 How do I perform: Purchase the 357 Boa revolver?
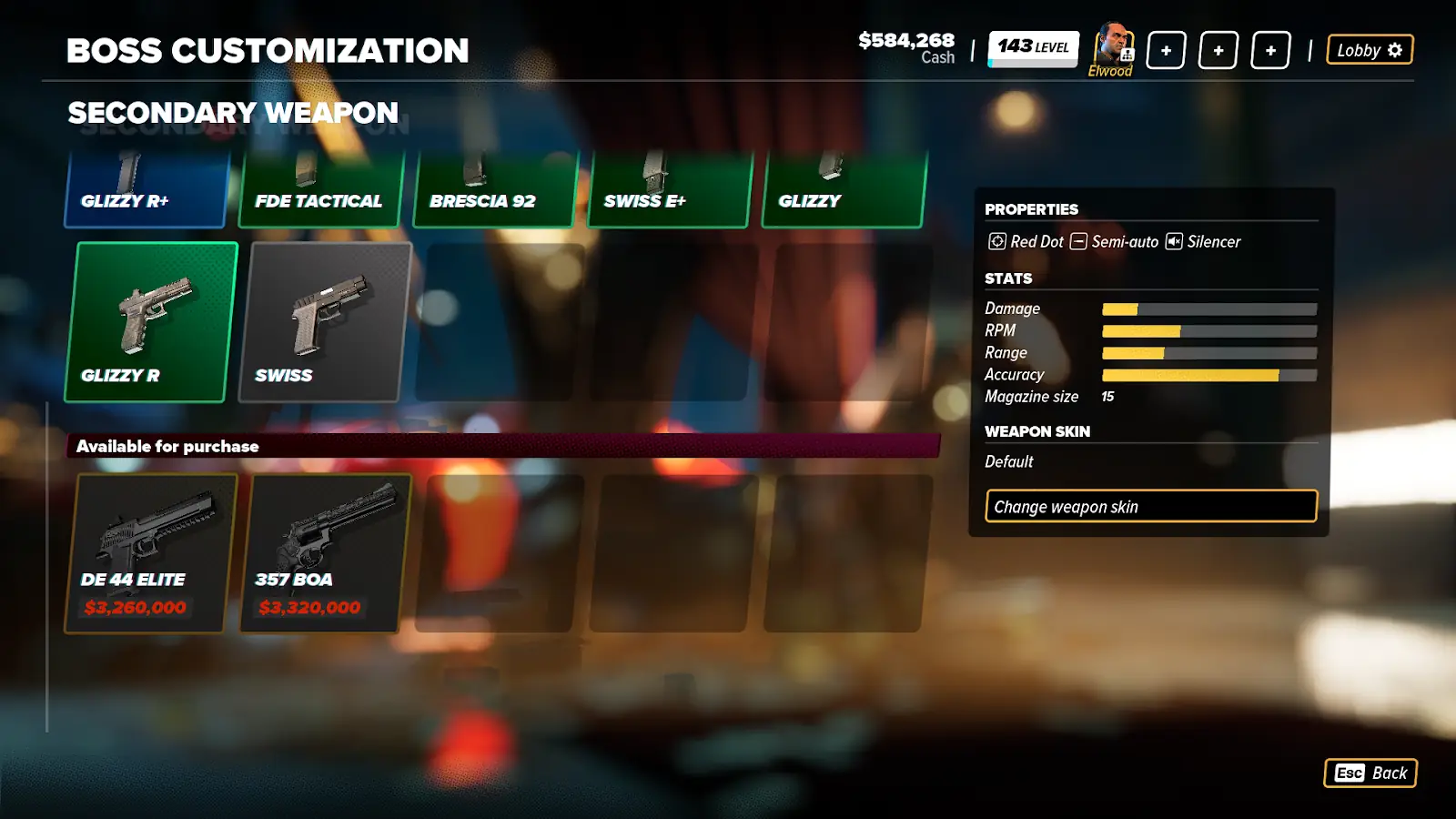325,553
